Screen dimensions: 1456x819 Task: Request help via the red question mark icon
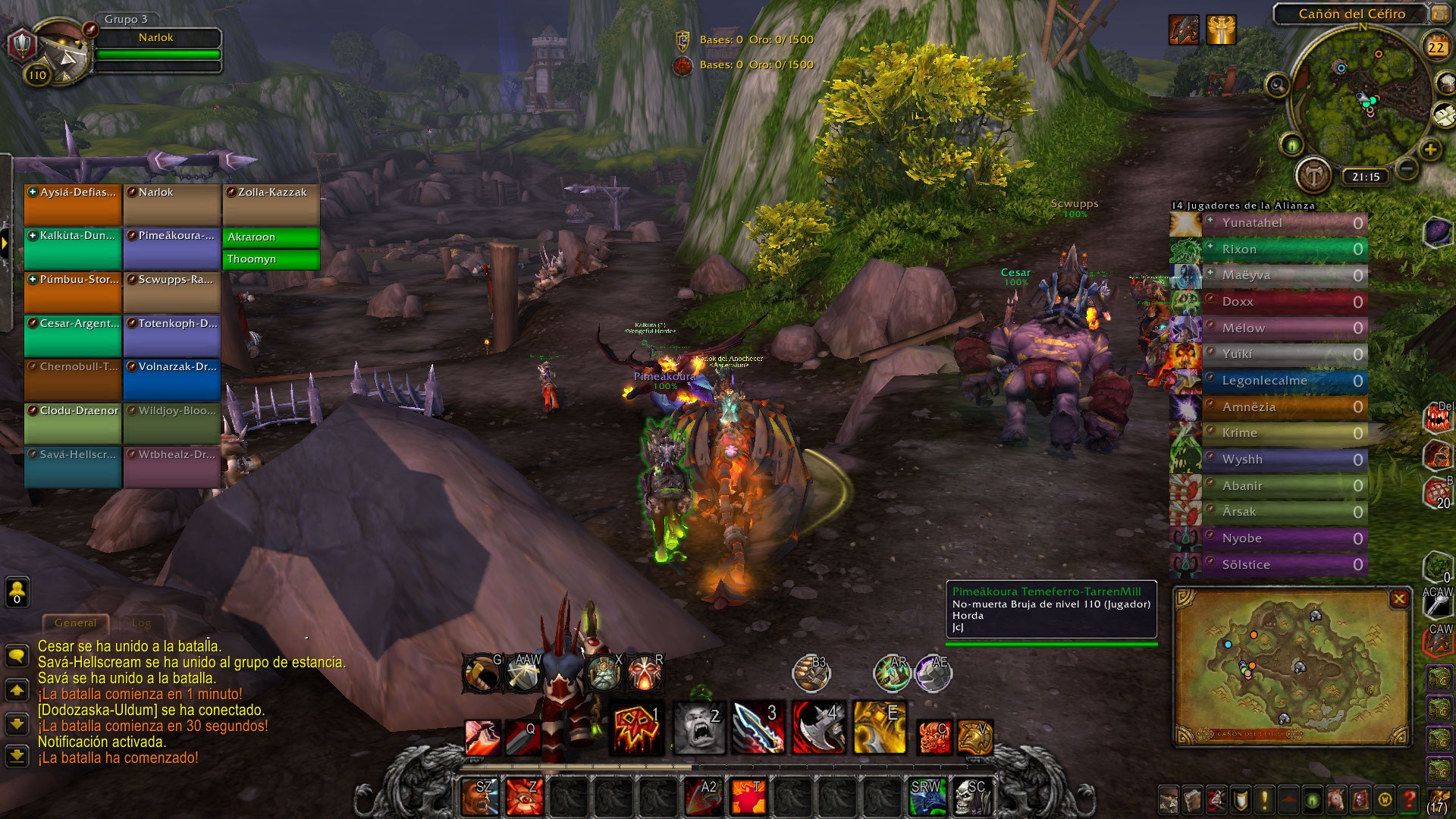[1407, 800]
